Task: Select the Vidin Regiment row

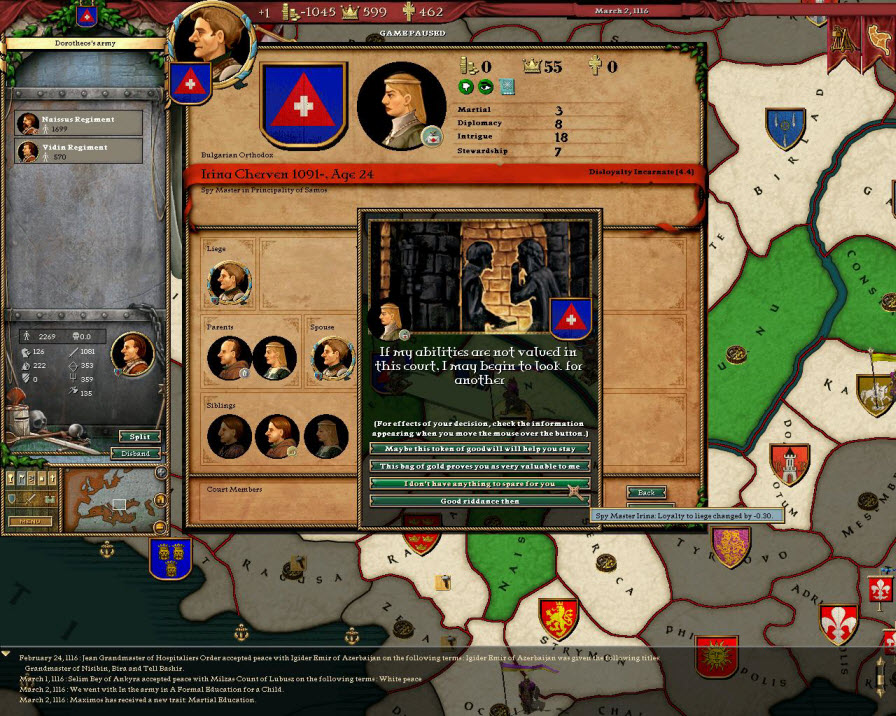Action: pos(79,151)
